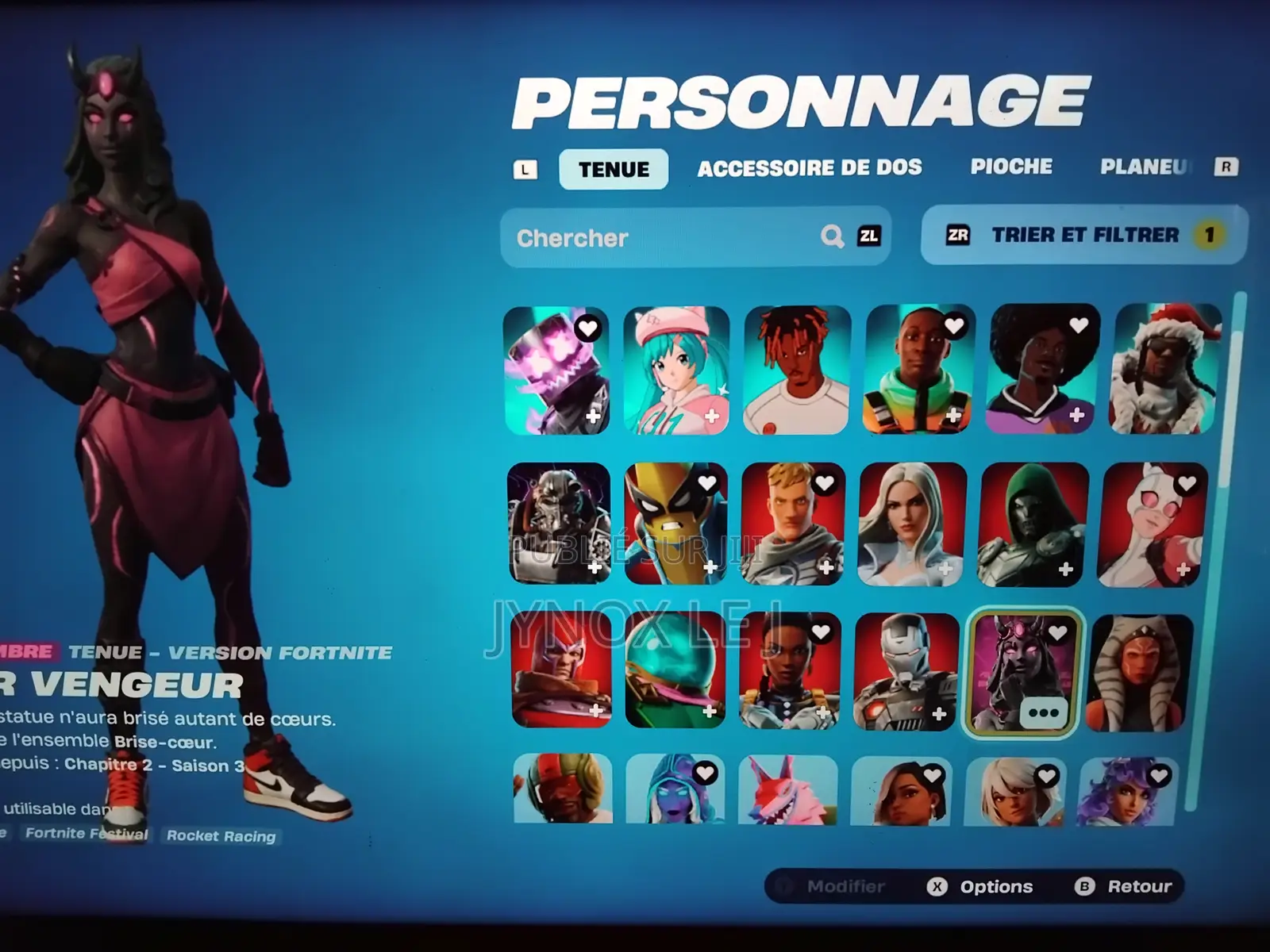Click the ZR icon next to Trier et Filtrer
1270x952 pixels.
958,235
